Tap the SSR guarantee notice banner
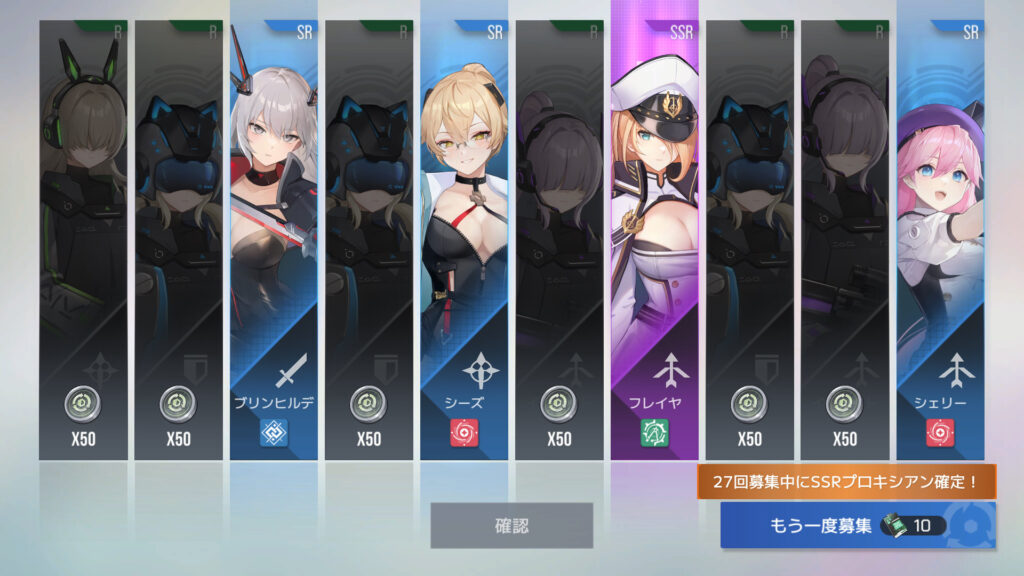 847,483
